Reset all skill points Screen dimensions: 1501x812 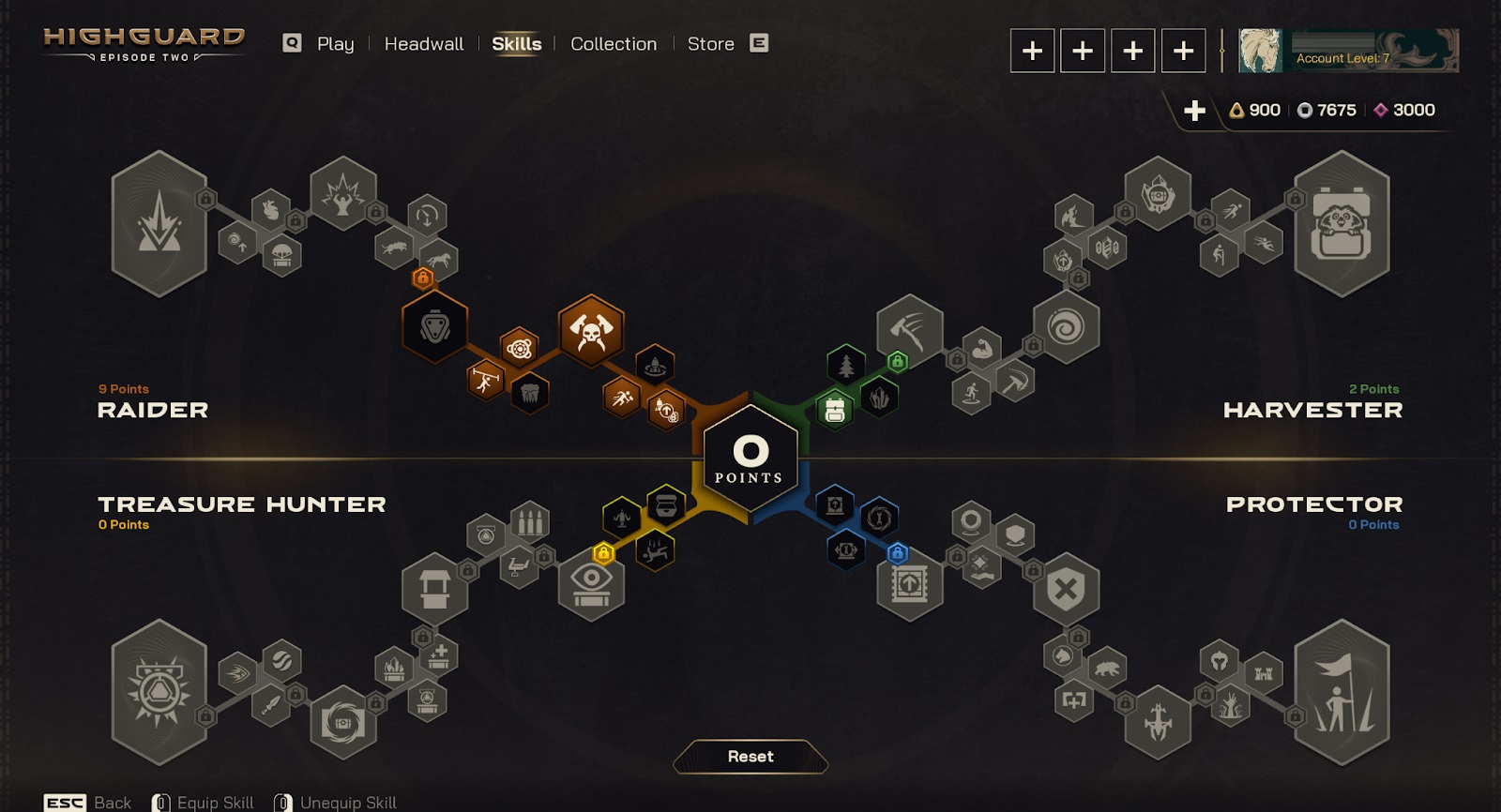point(750,757)
